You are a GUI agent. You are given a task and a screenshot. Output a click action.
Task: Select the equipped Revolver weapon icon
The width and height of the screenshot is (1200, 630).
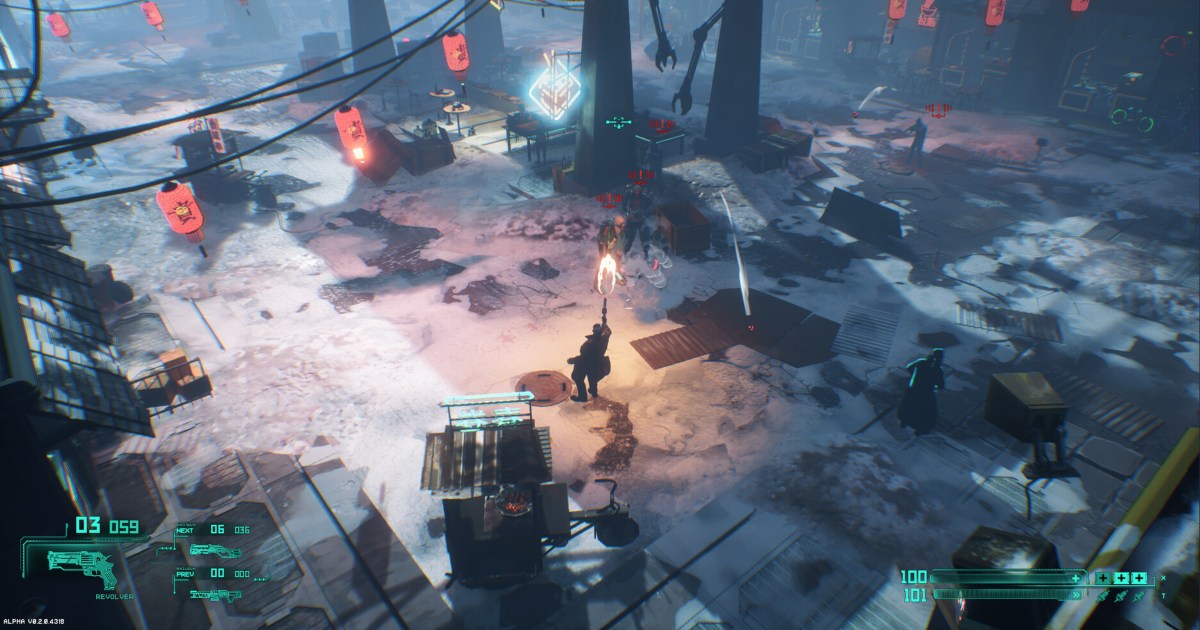(82, 568)
